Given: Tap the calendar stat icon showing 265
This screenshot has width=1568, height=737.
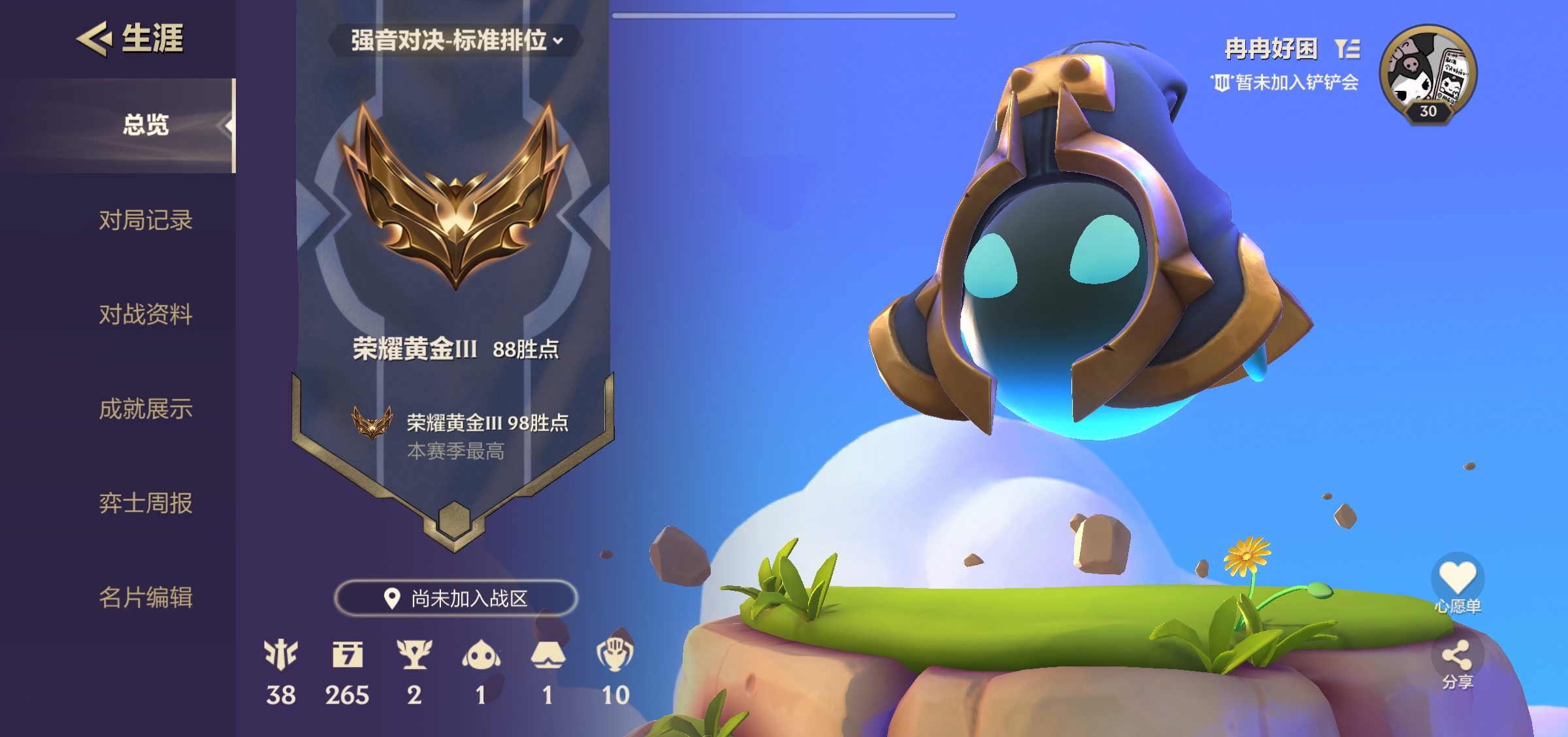Looking at the screenshot, I should (x=348, y=655).
